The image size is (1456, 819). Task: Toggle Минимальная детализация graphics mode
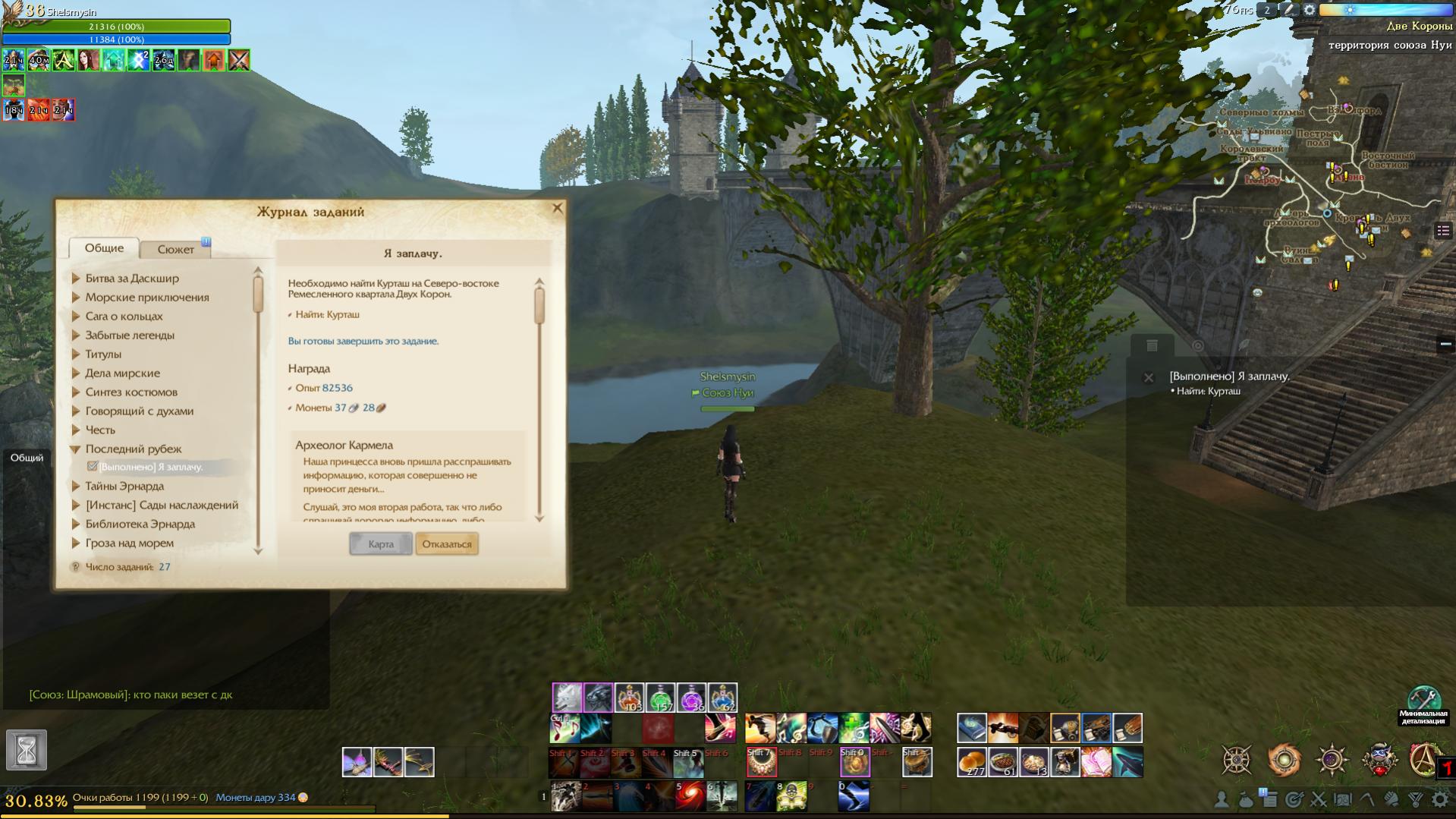click(x=1423, y=699)
